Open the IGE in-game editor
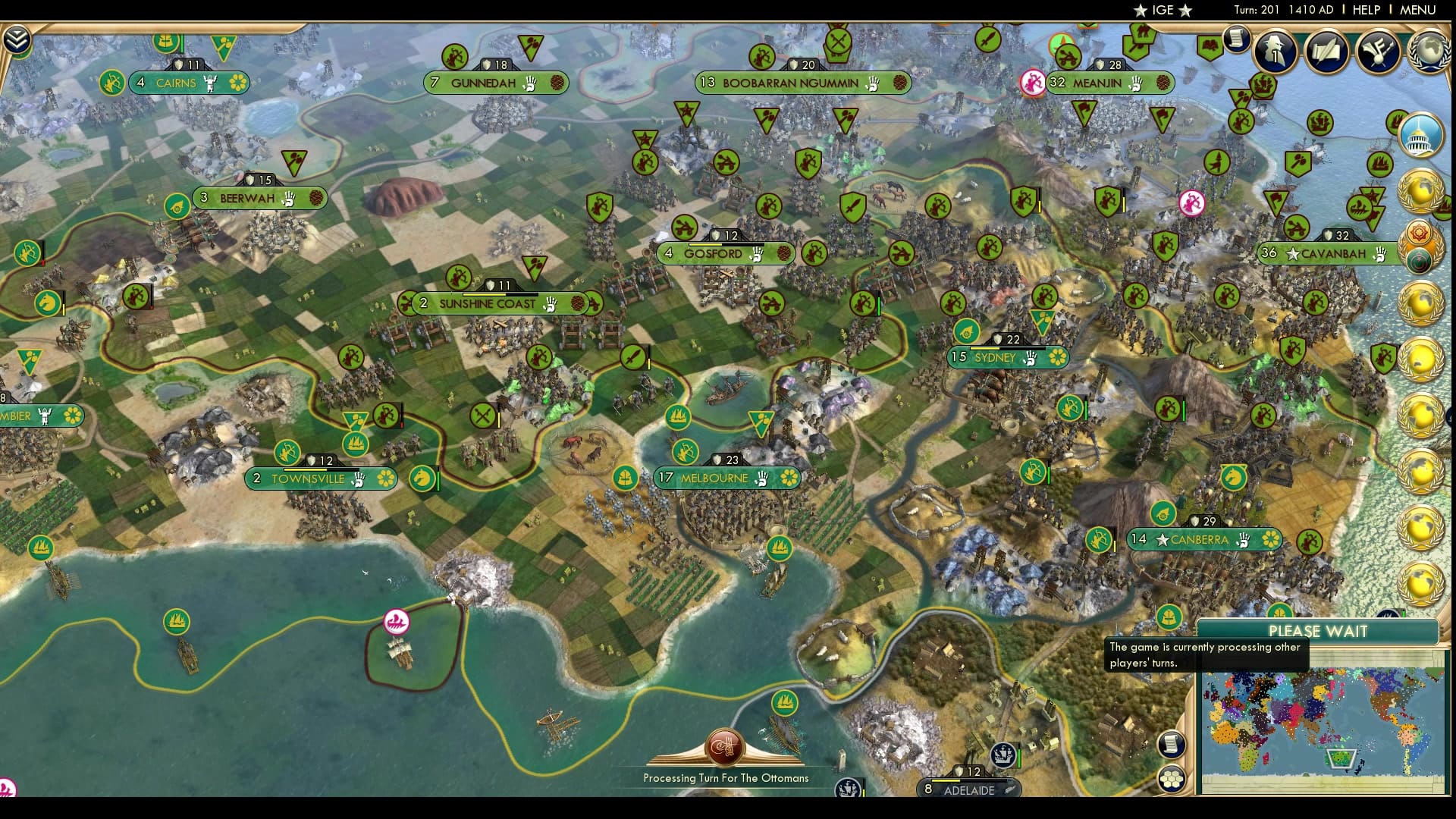This screenshot has width=1456, height=819. point(1162,11)
